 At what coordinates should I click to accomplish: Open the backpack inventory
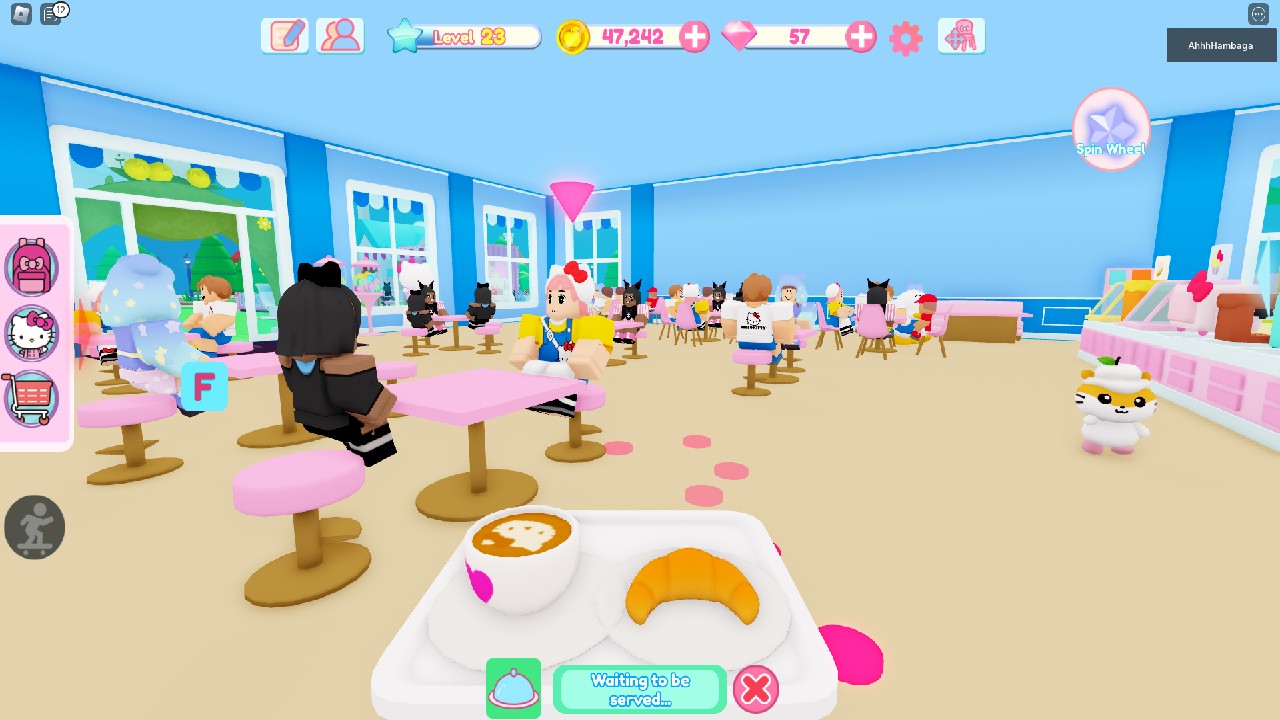click(x=33, y=266)
